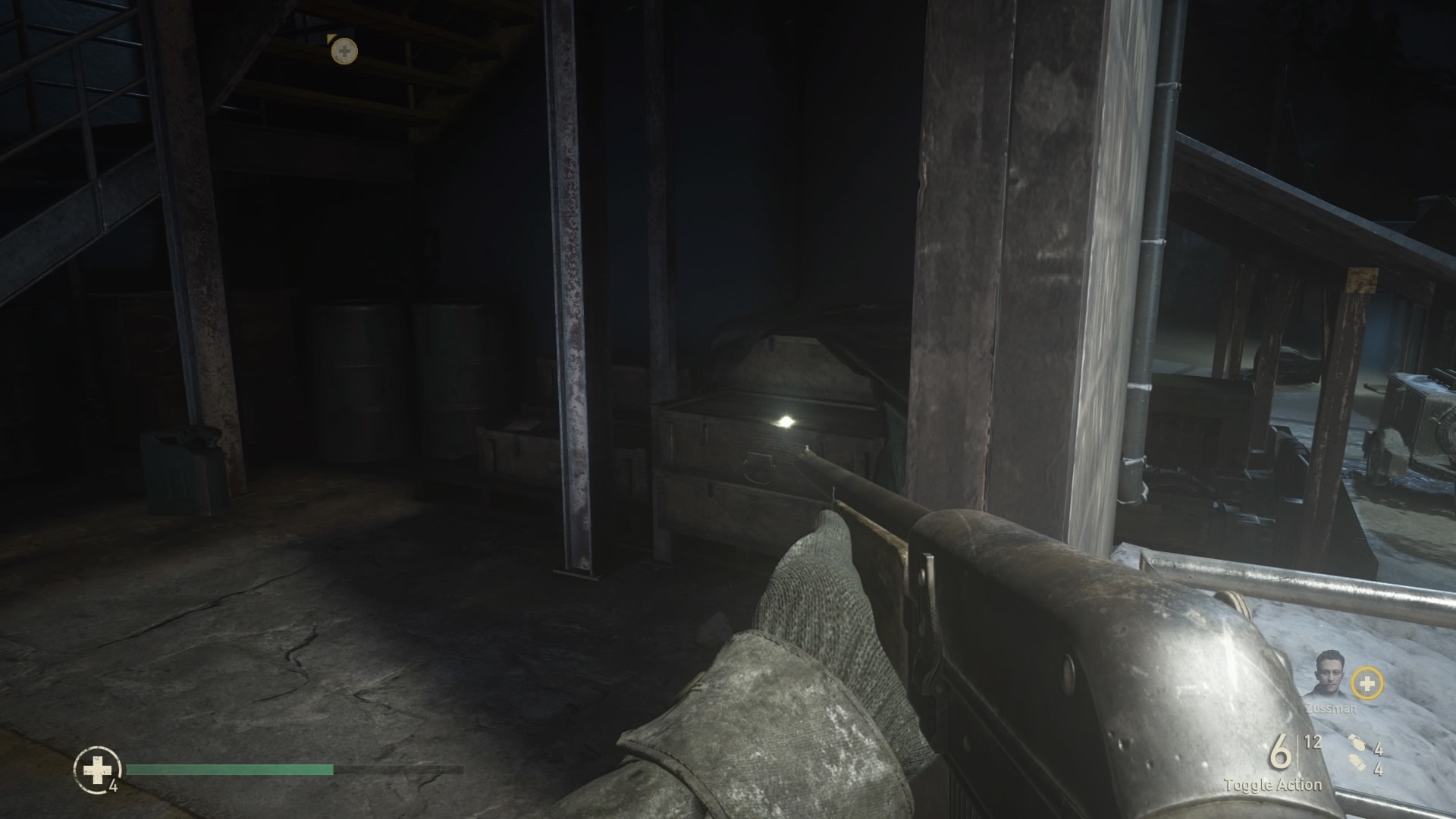
Task: Select the objective marker near the ceiling
Action: tap(345, 51)
